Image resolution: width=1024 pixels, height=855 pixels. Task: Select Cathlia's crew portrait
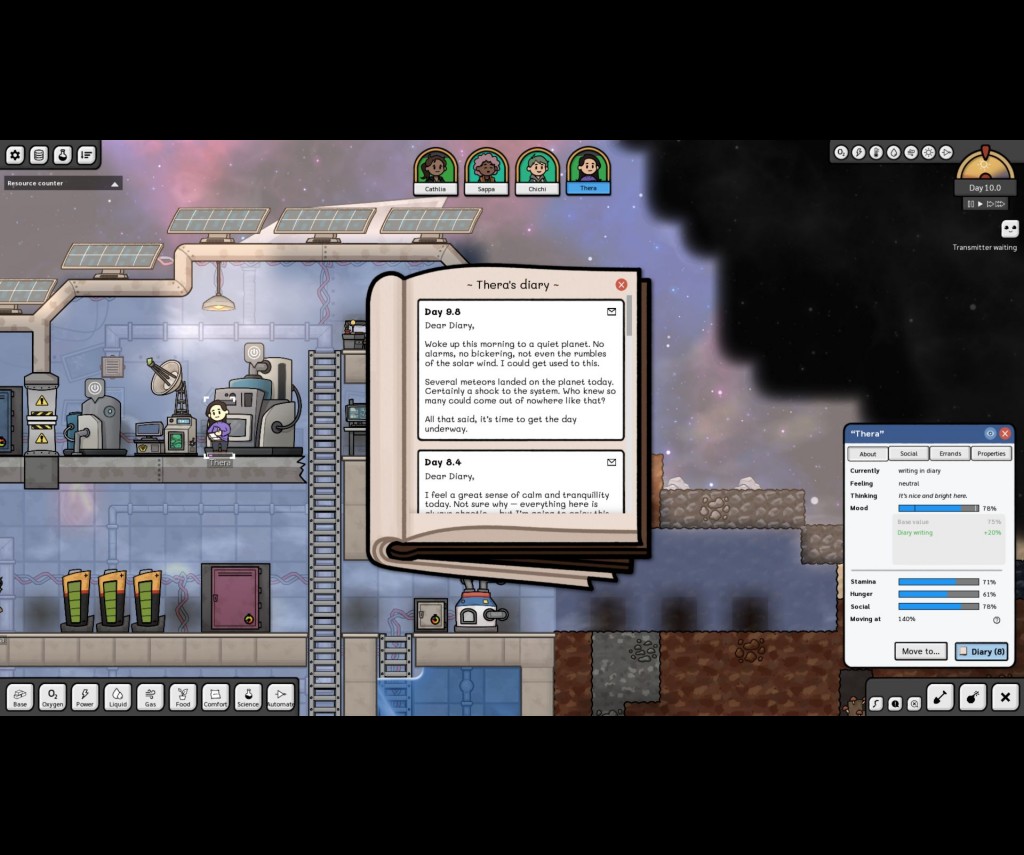435,171
